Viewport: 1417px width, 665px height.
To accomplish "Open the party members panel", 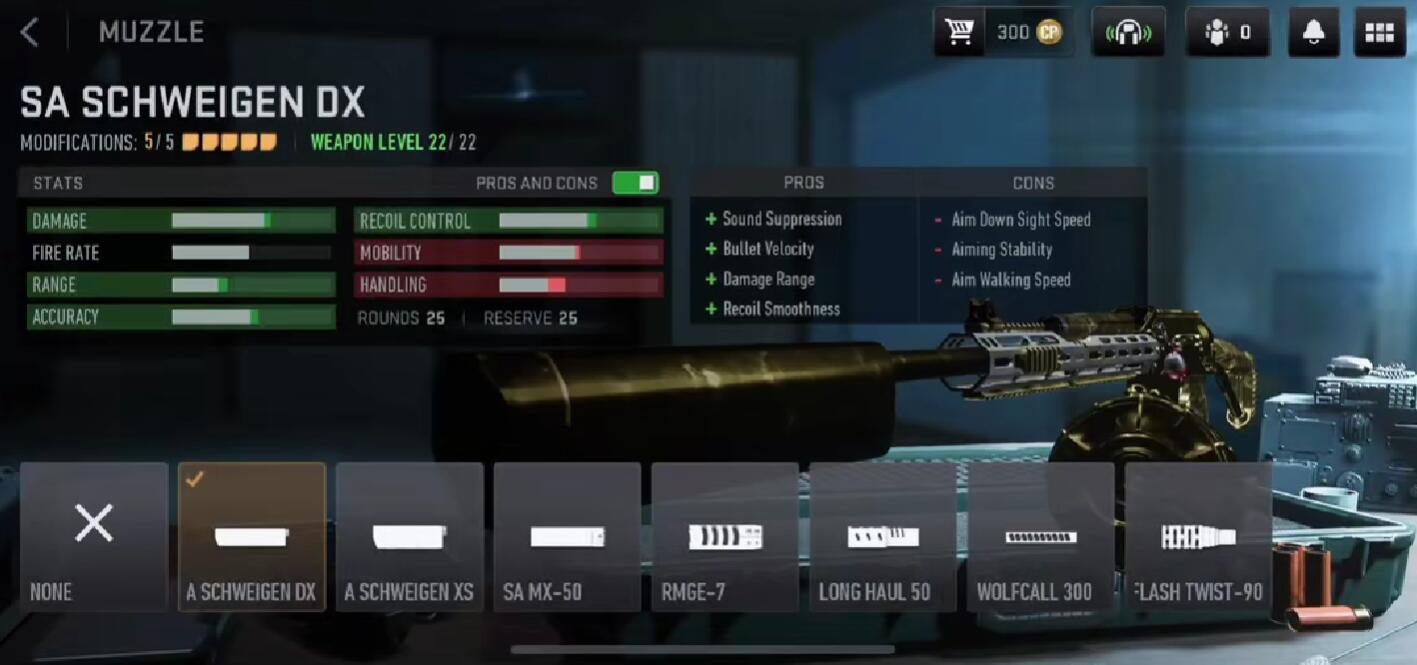I will 1228,32.
